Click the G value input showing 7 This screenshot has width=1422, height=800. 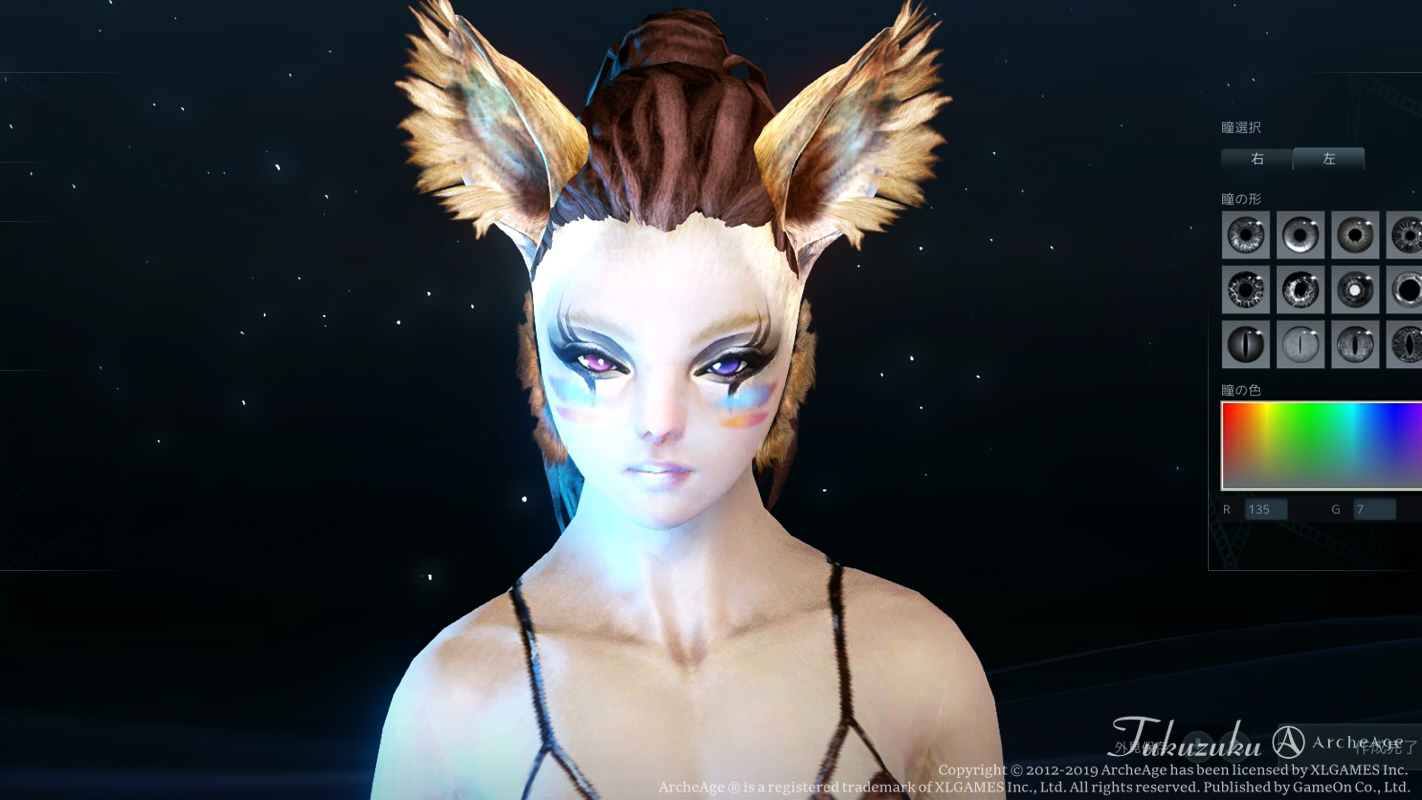coord(1373,509)
